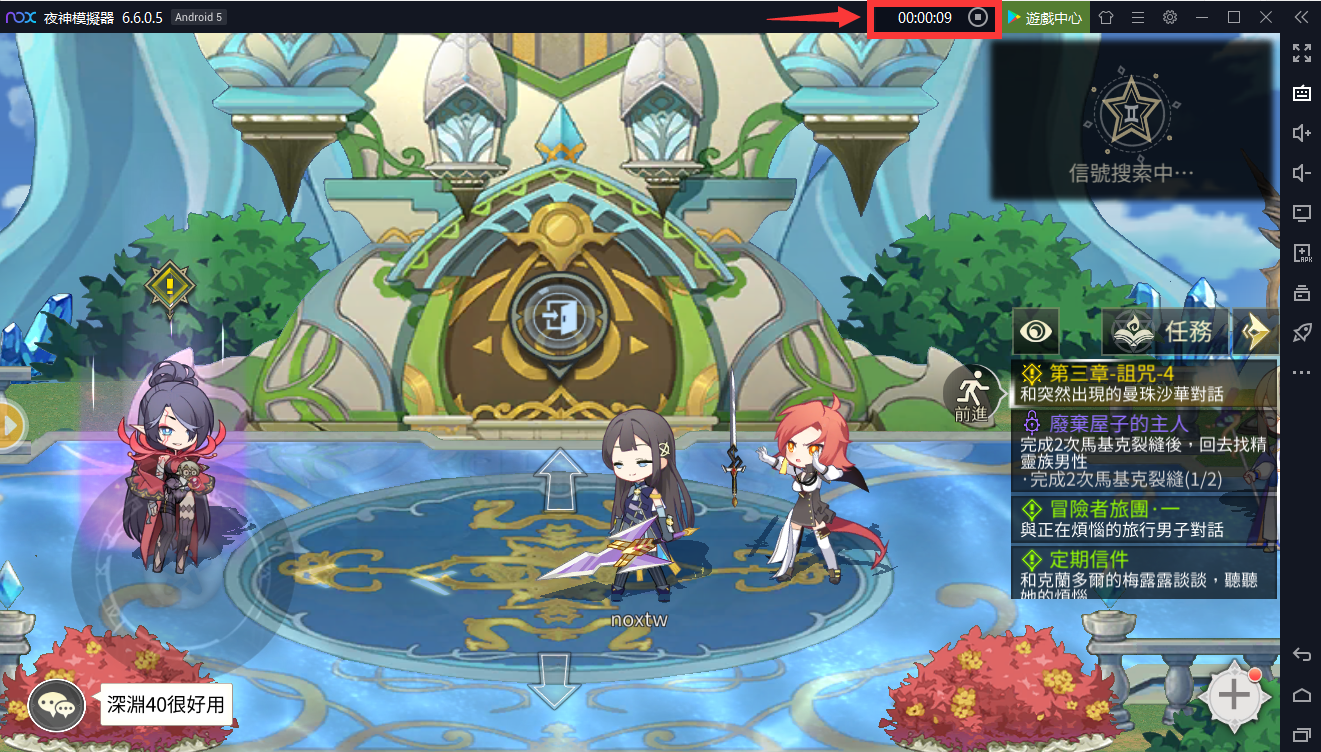
Task: Select the 第三章-詛咒-4 quest entry
Action: tap(1144, 383)
